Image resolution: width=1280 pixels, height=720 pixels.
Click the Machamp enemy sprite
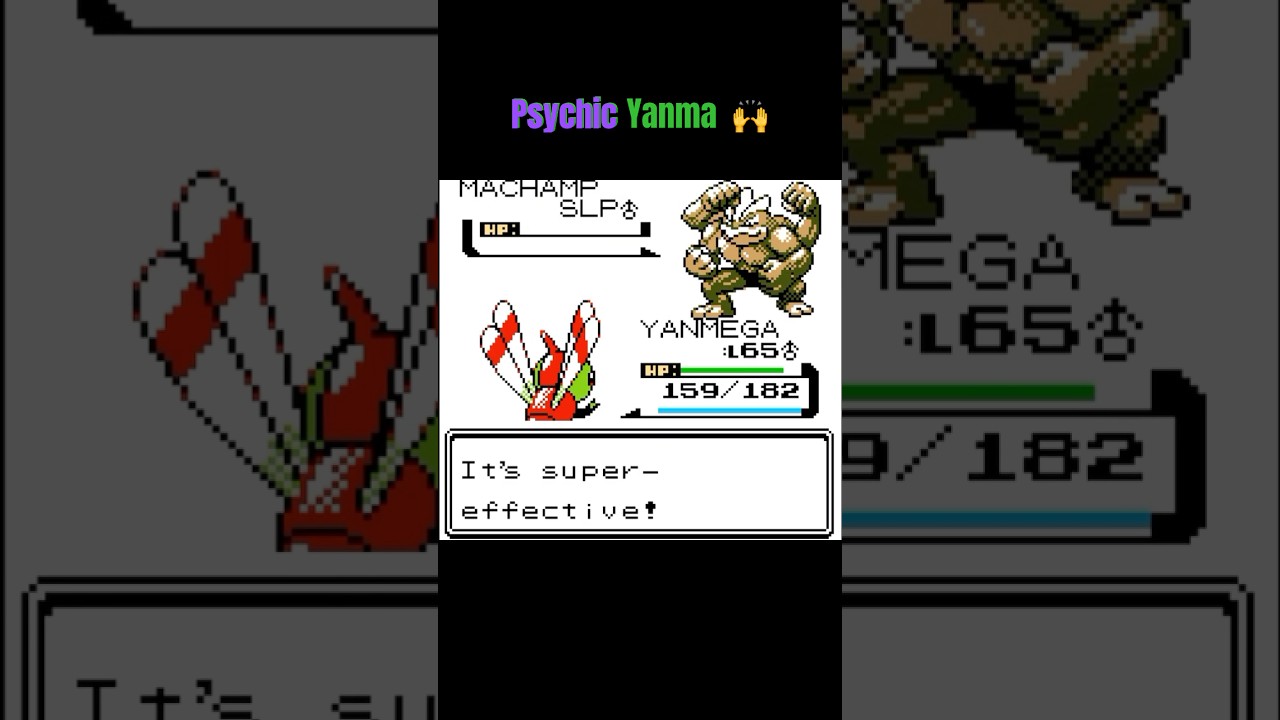[750, 245]
